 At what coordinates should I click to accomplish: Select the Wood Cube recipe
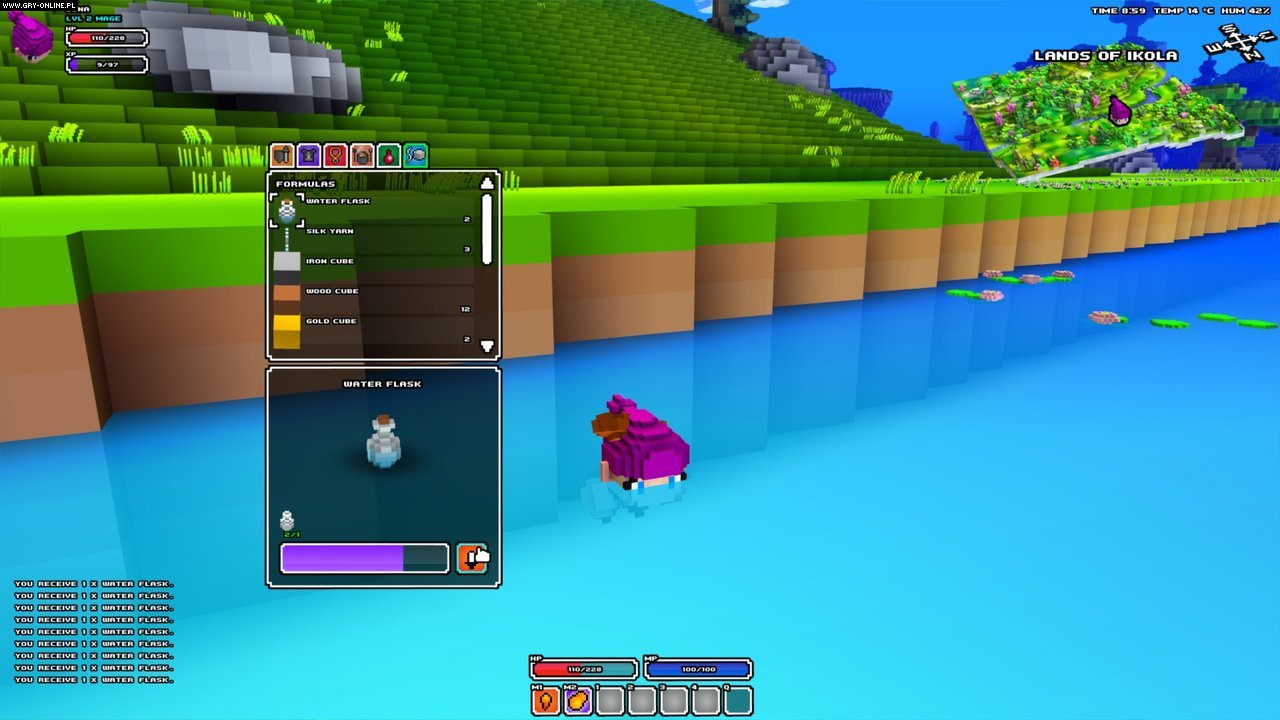point(330,291)
